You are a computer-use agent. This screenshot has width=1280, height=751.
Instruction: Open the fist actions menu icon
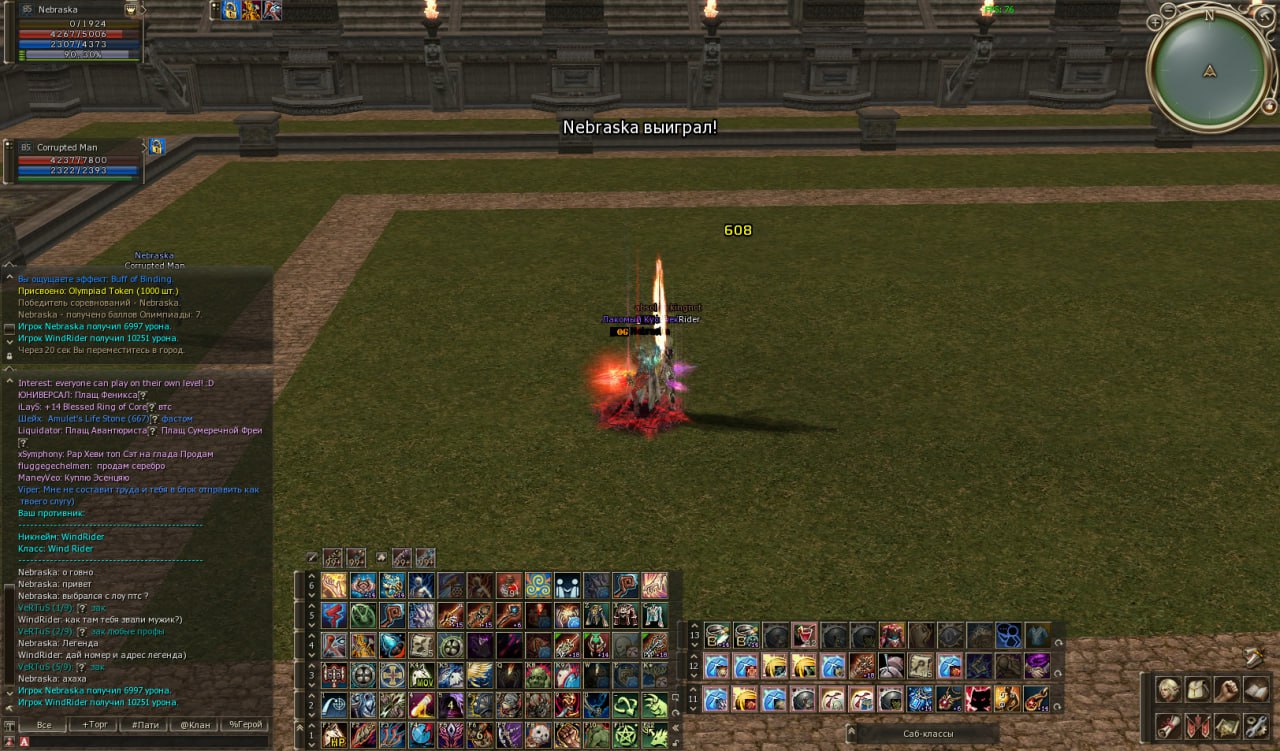(1226, 690)
